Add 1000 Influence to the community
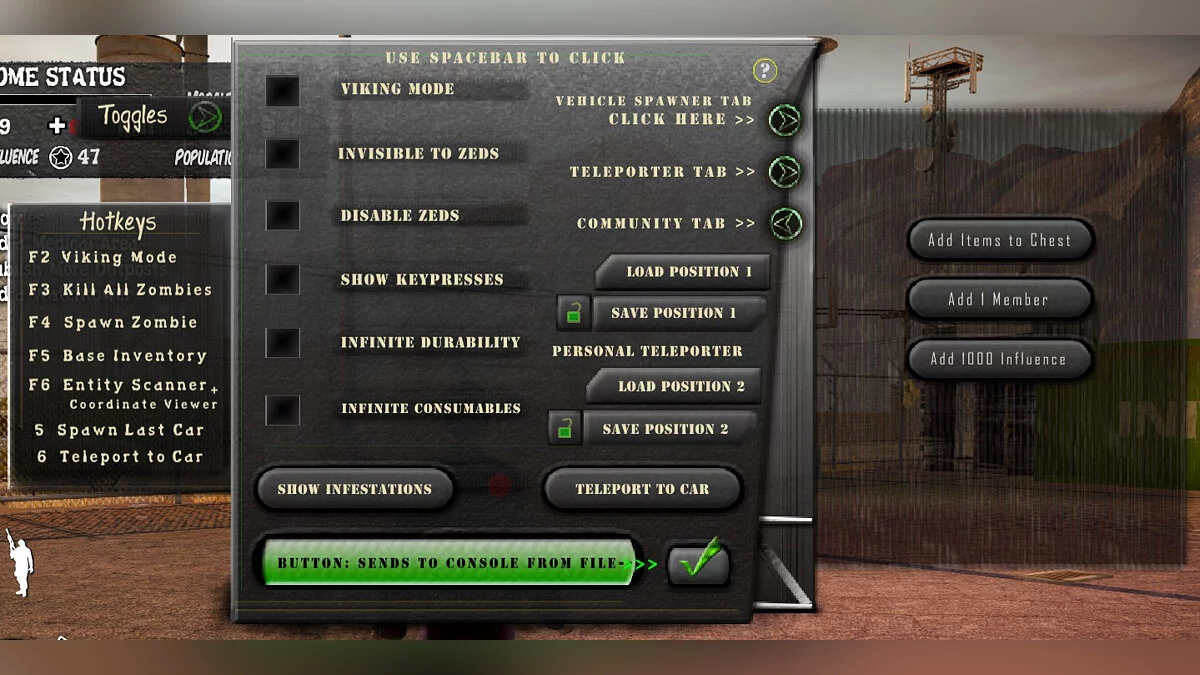The width and height of the screenshot is (1200, 675). click(998, 359)
